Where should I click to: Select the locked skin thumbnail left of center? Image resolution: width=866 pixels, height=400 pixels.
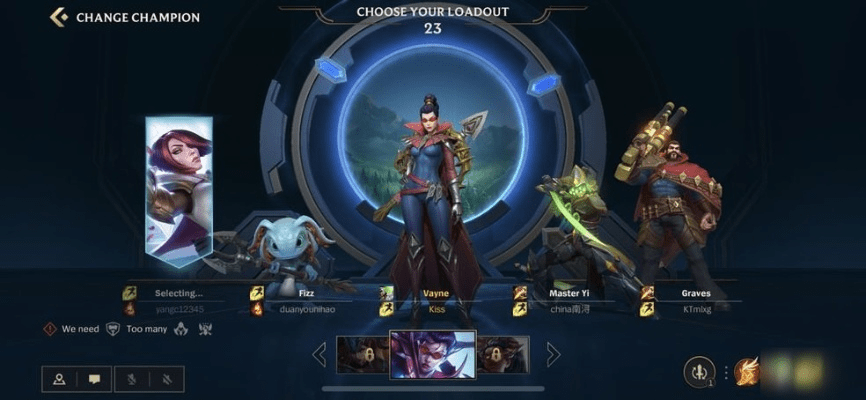coord(362,354)
